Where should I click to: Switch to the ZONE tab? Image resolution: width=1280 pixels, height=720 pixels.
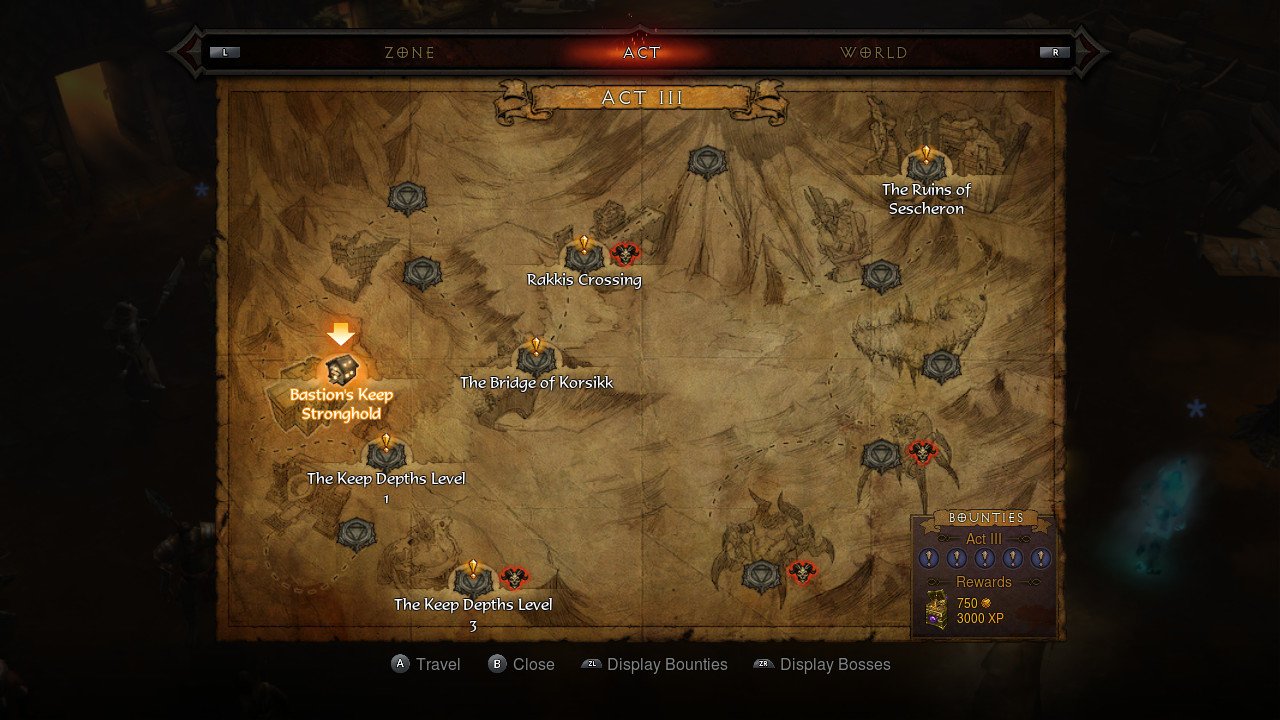tap(409, 52)
